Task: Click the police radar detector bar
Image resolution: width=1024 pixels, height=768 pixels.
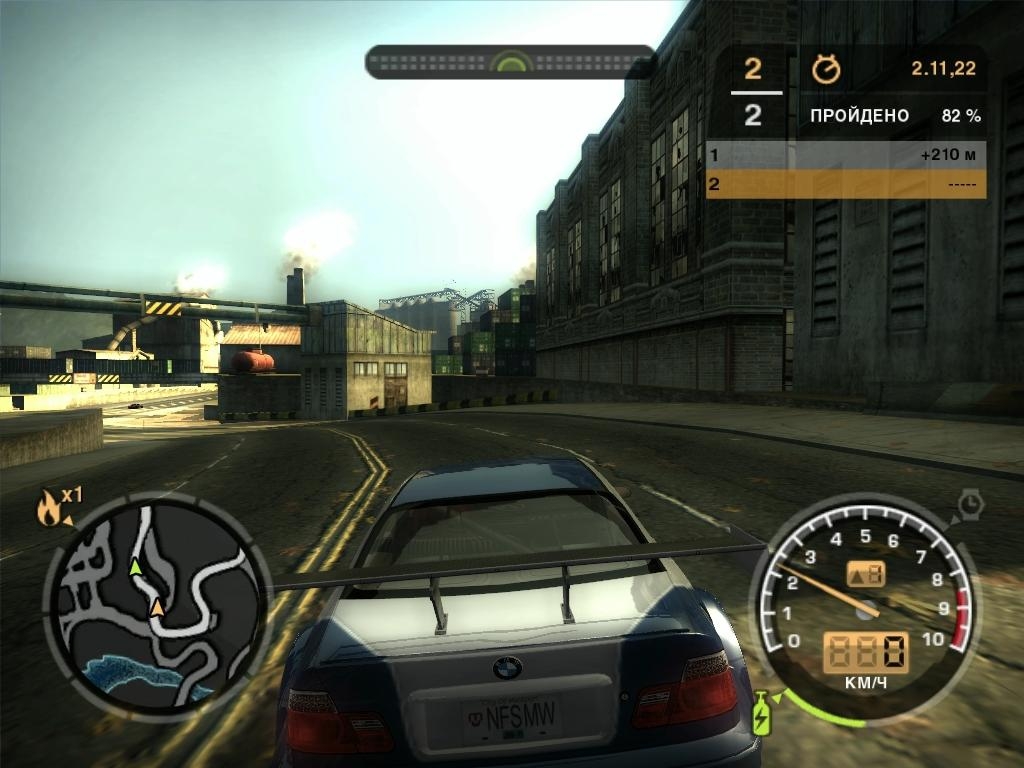Action: [x=511, y=62]
